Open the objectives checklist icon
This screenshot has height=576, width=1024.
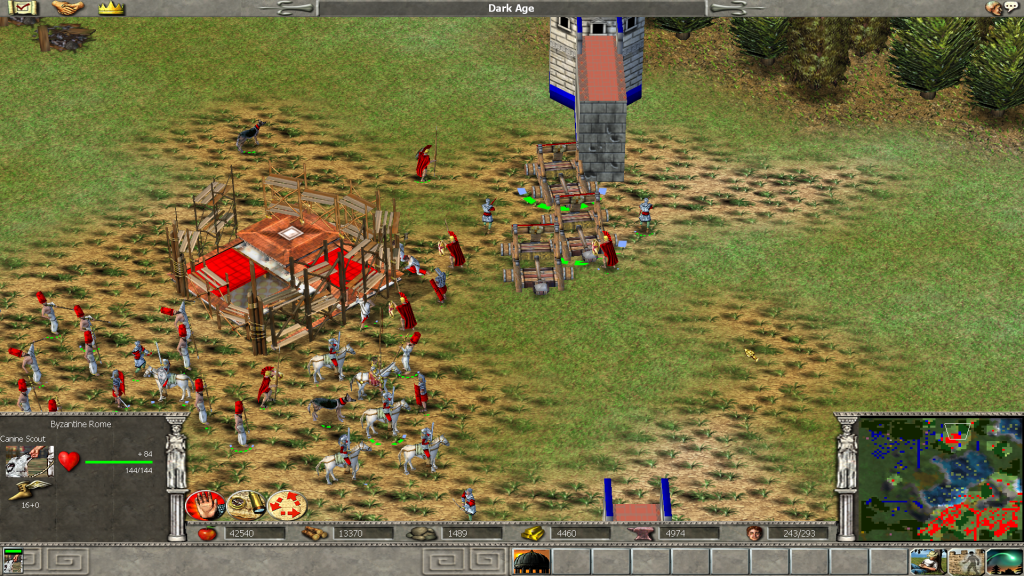point(22,8)
